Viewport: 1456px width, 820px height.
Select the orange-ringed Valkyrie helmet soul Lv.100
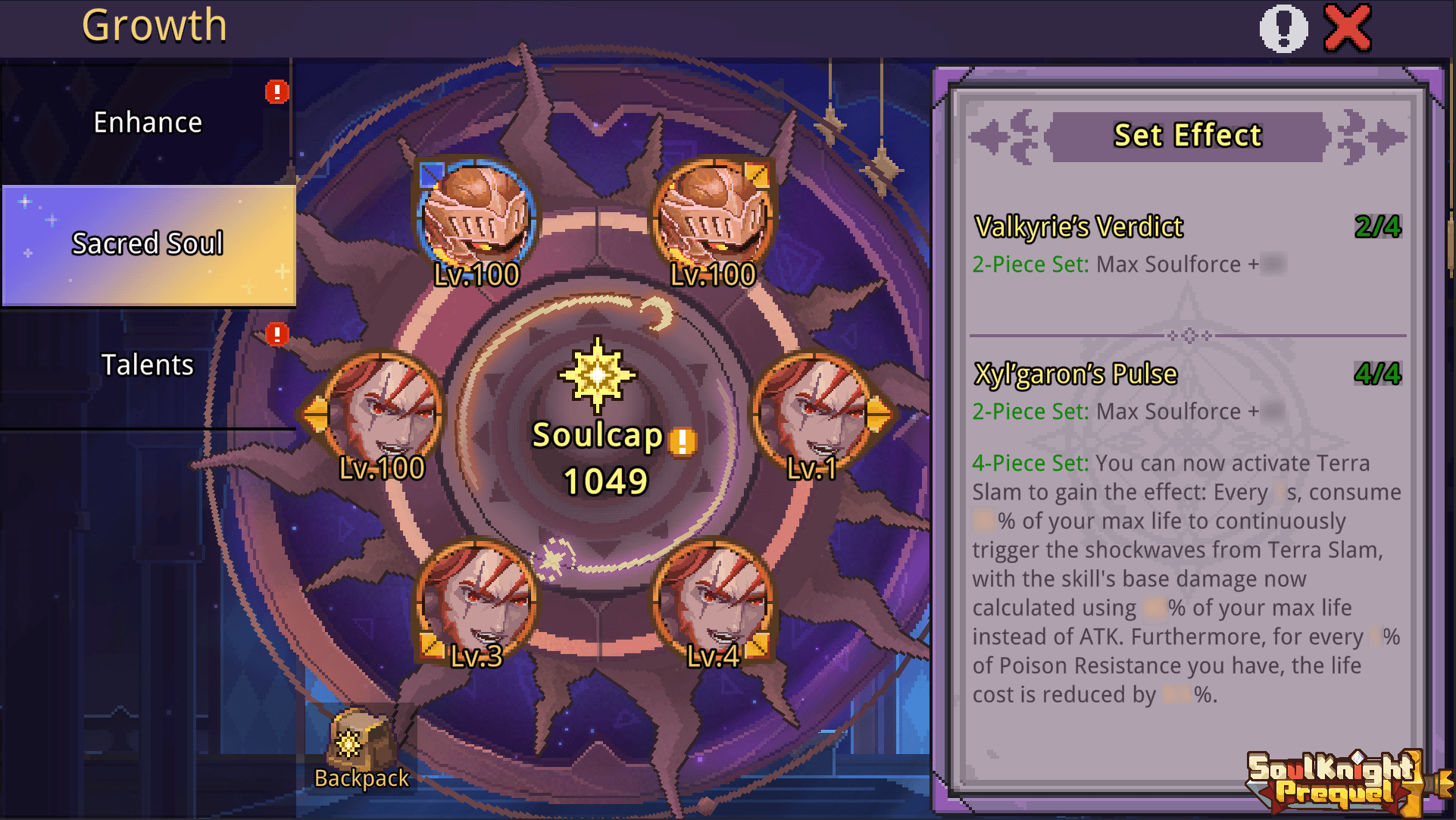click(x=713, y=220)
